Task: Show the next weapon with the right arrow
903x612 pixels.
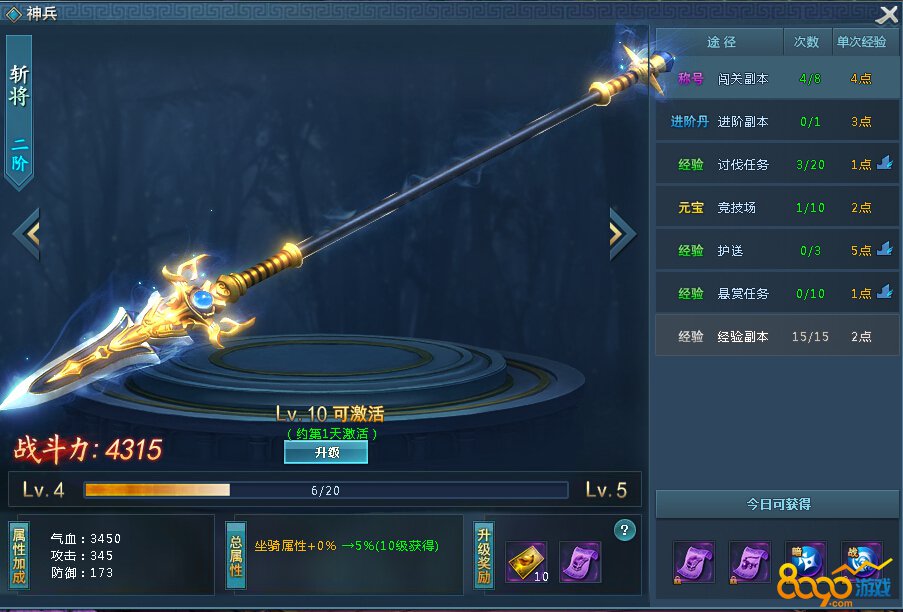Action: pos(621,233)
